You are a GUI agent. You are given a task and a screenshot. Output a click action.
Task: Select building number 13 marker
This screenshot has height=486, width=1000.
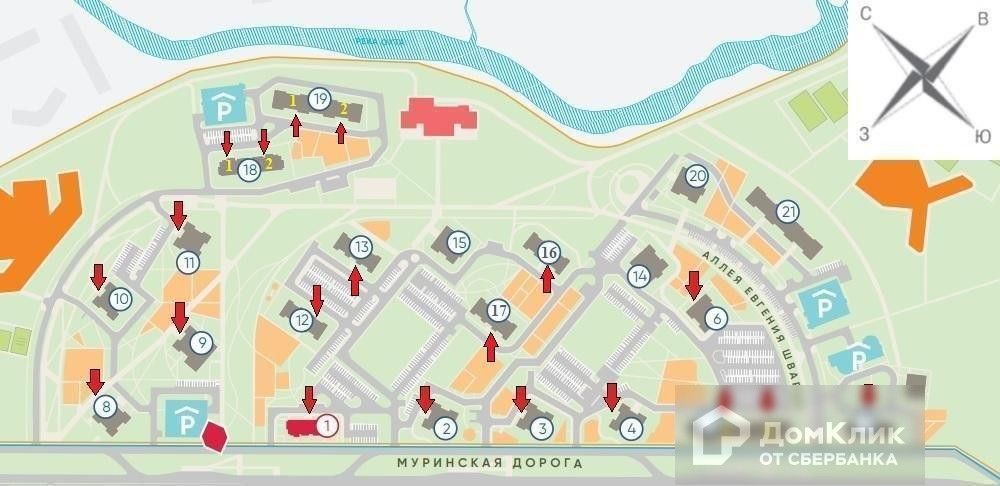pos(360,246)
